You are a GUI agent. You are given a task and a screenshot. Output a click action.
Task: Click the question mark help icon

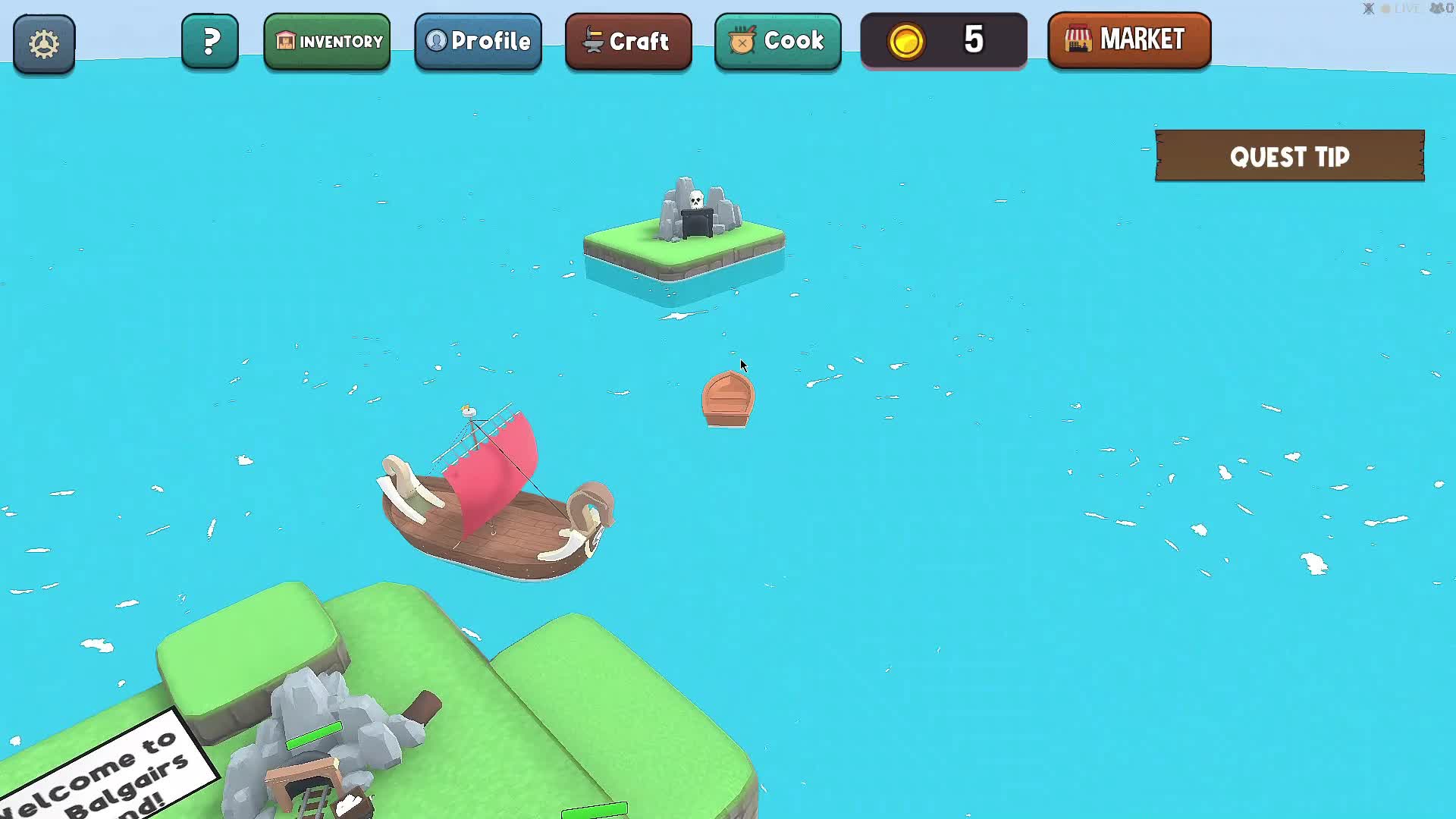click(210, 40)
